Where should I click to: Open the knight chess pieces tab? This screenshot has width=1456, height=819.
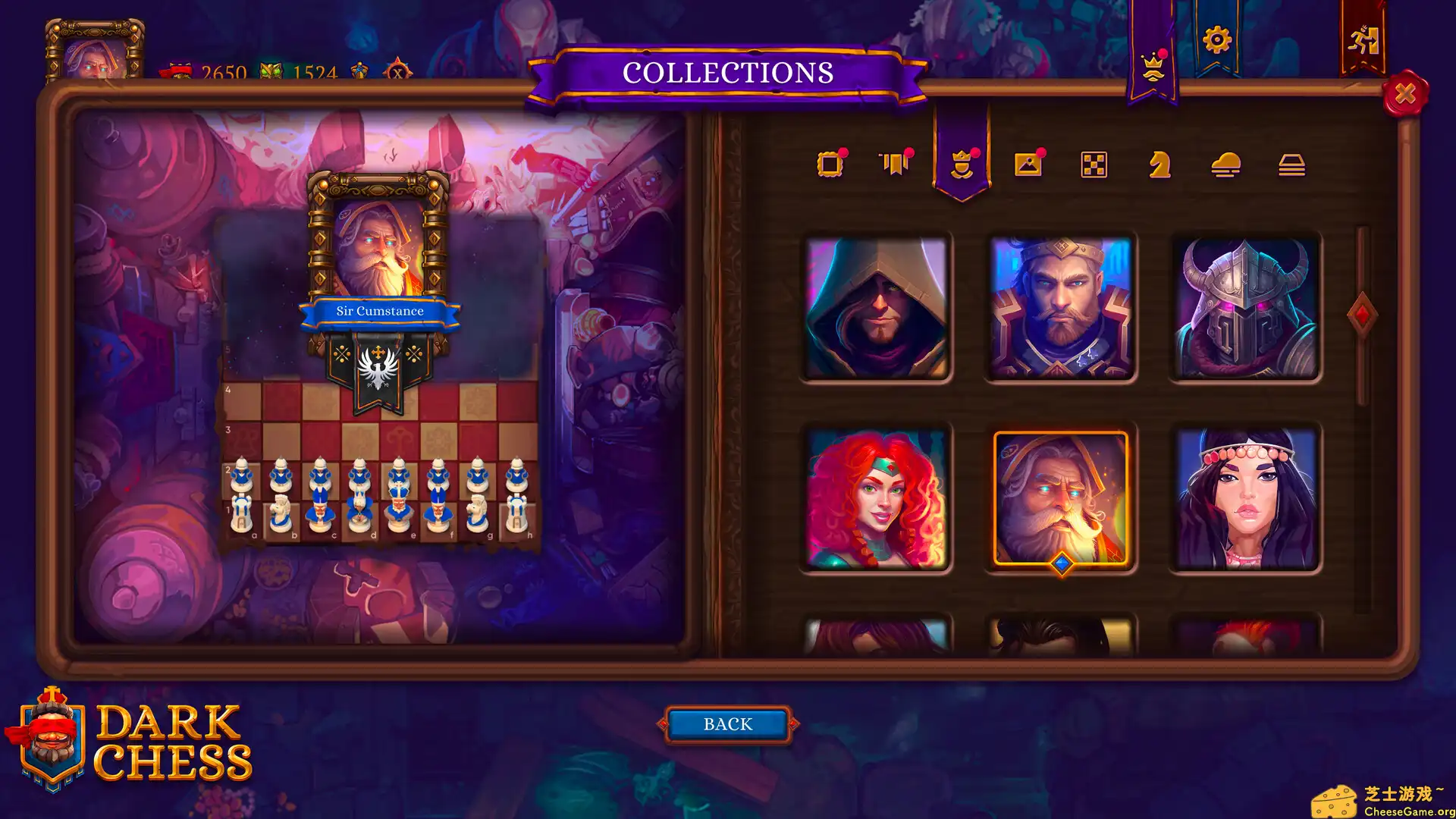coord(1159,165)
